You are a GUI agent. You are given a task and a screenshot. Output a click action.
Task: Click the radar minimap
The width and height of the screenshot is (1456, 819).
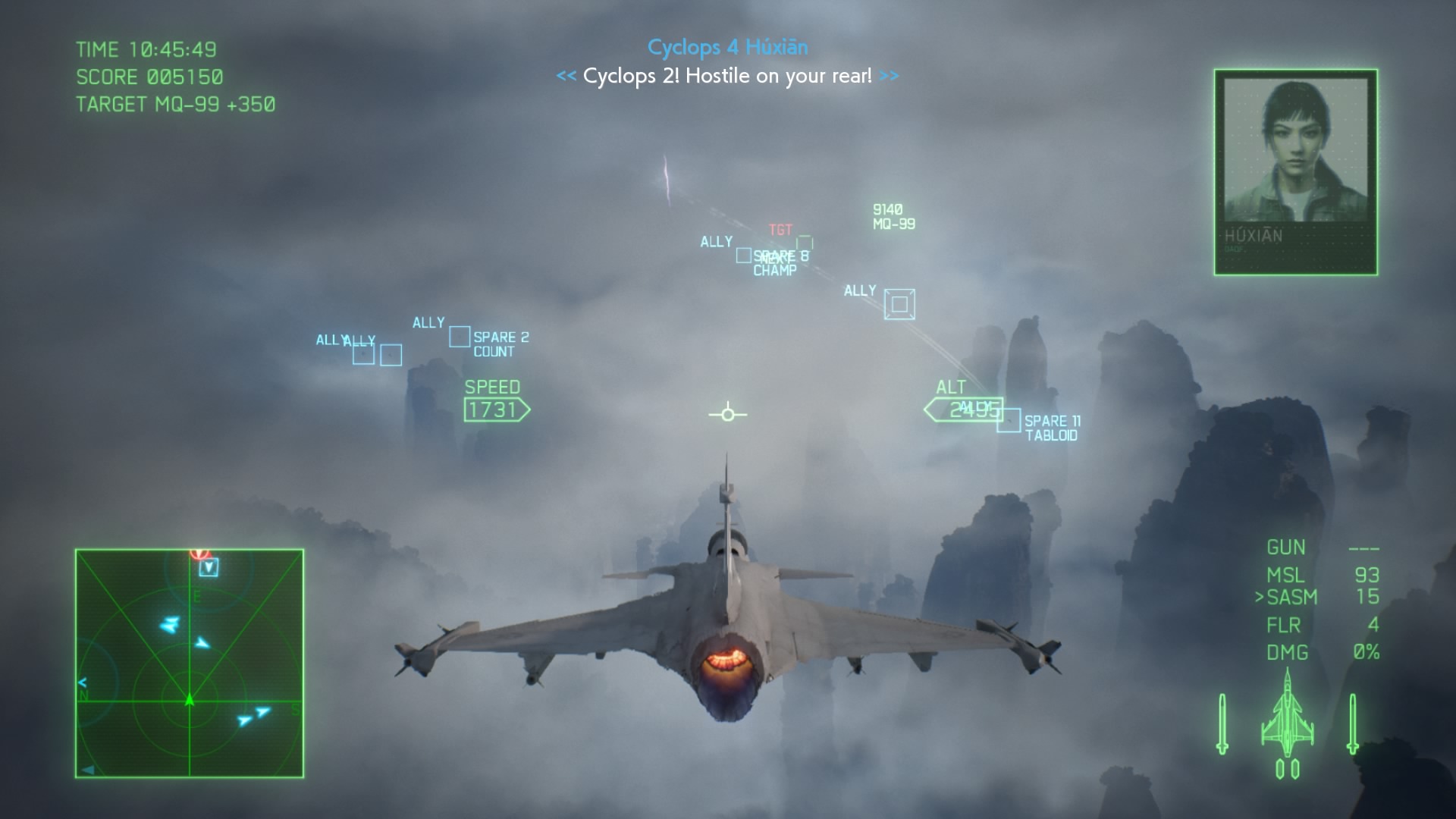[x=190, y=664]
